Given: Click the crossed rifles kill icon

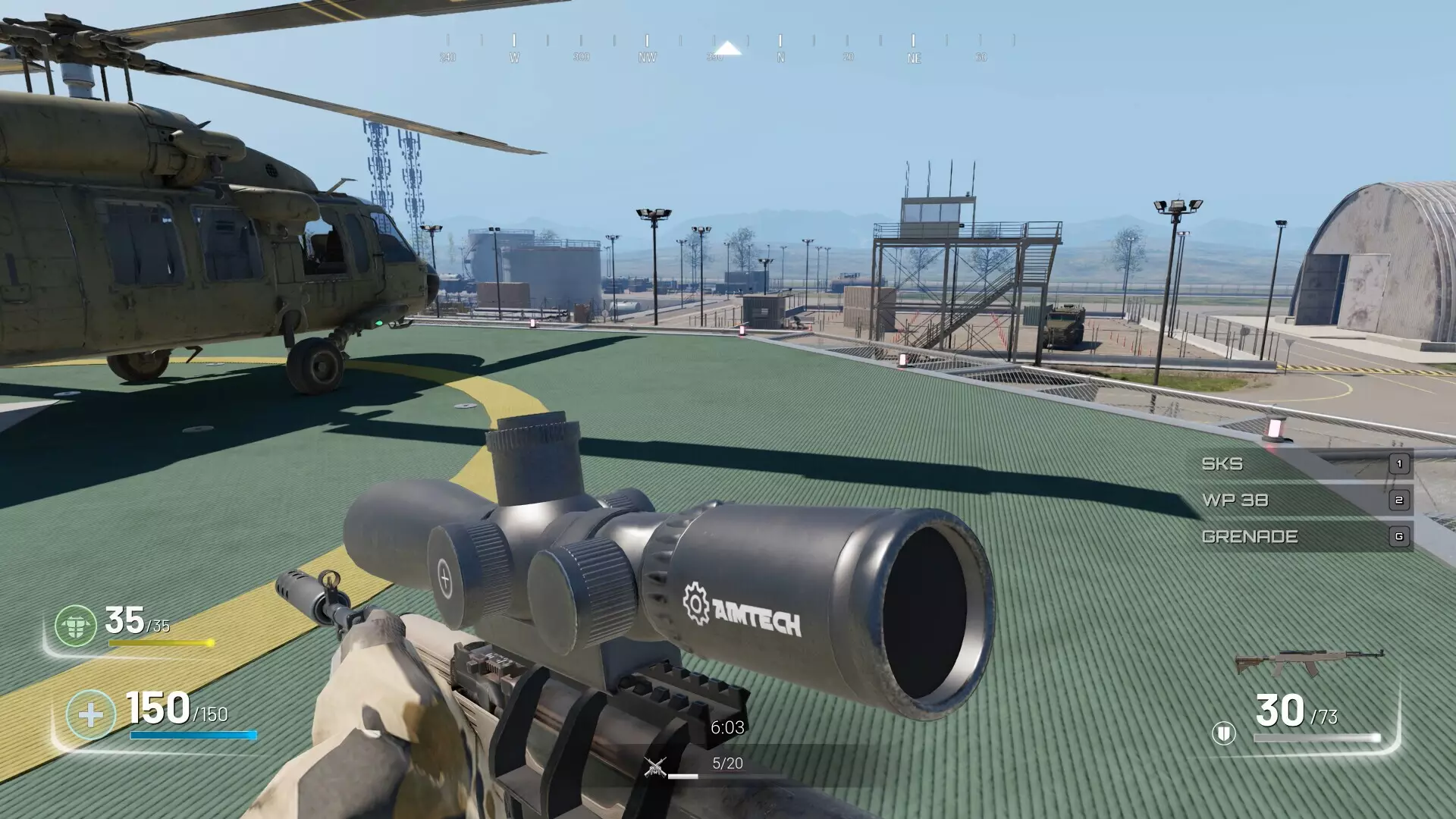Looking at the screenshot, I should click(655, 767).
